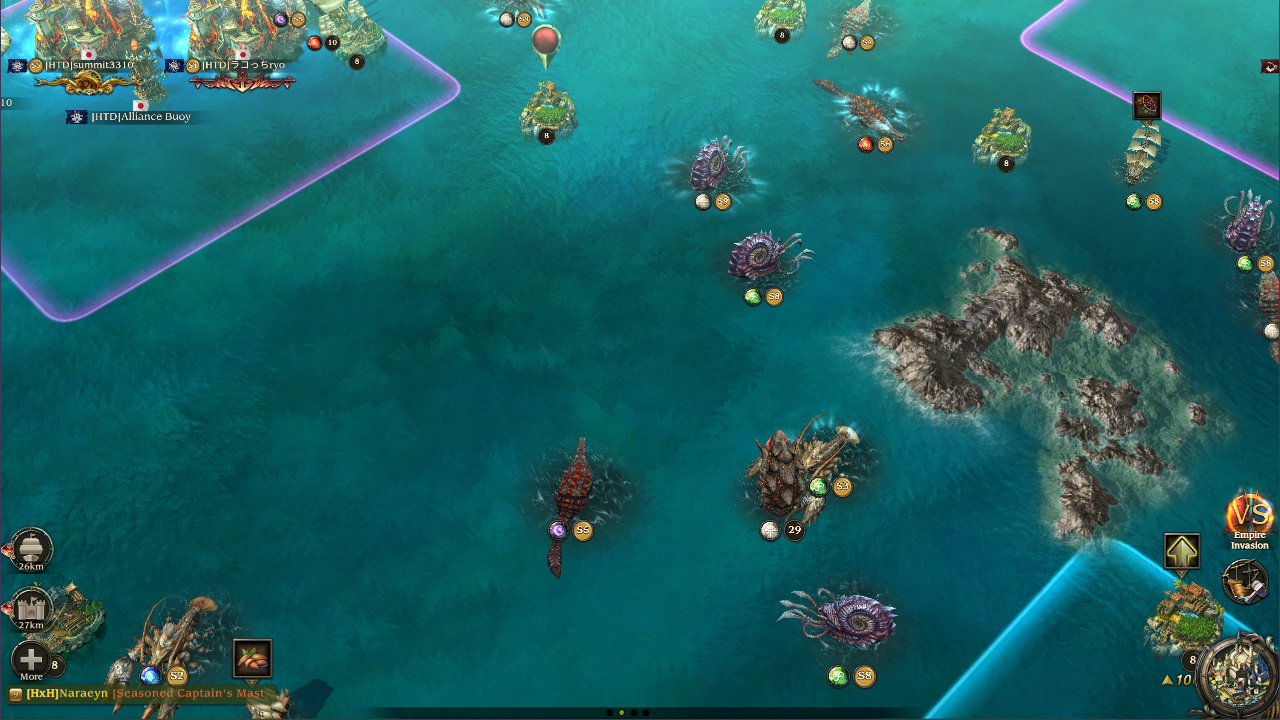Tap the food bubble above the sailing ship
Viewport: 1280px width, 720px height.
tap(1147, 105)
